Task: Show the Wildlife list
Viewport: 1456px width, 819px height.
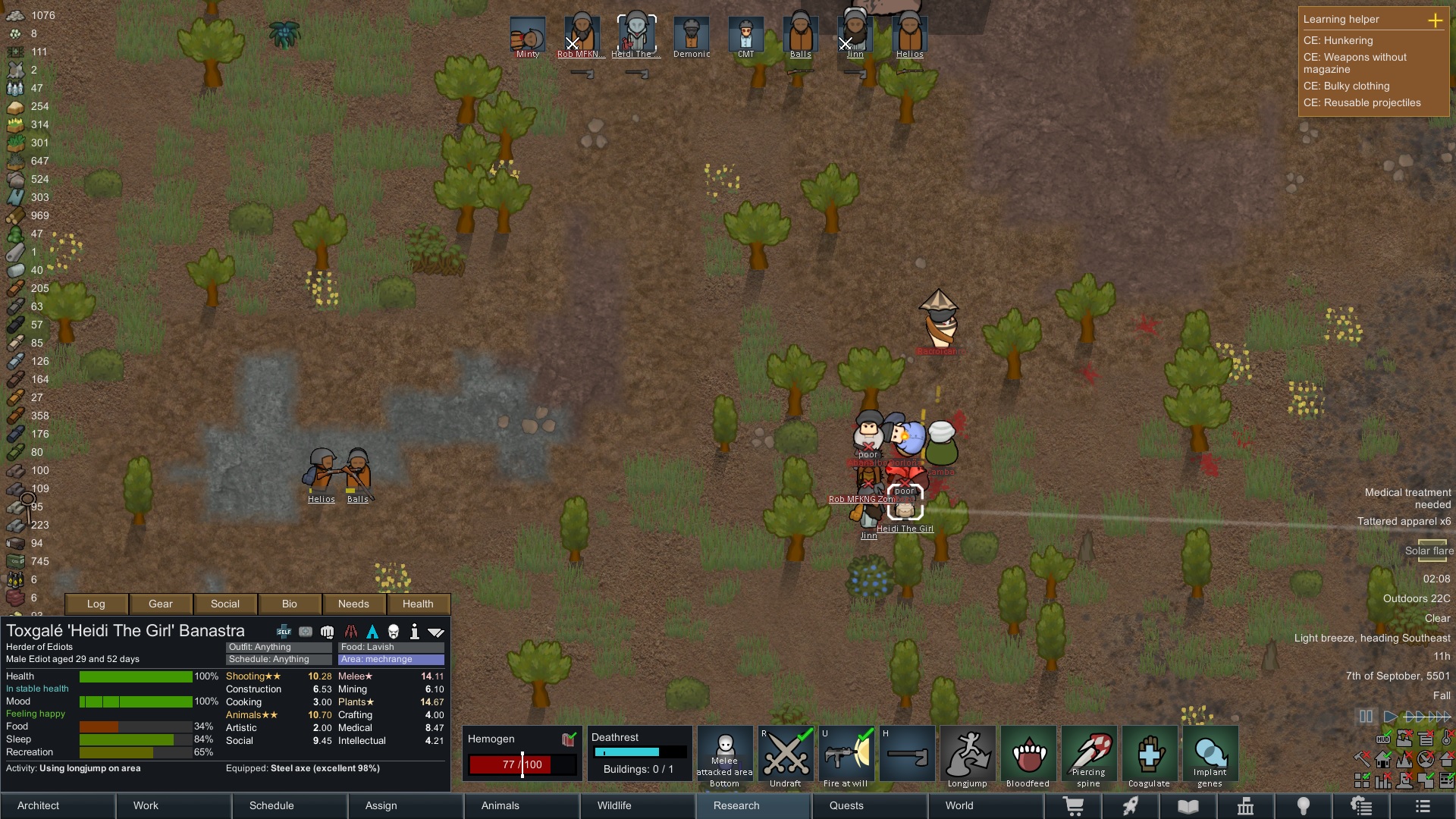Action: [x=613, y=805]
